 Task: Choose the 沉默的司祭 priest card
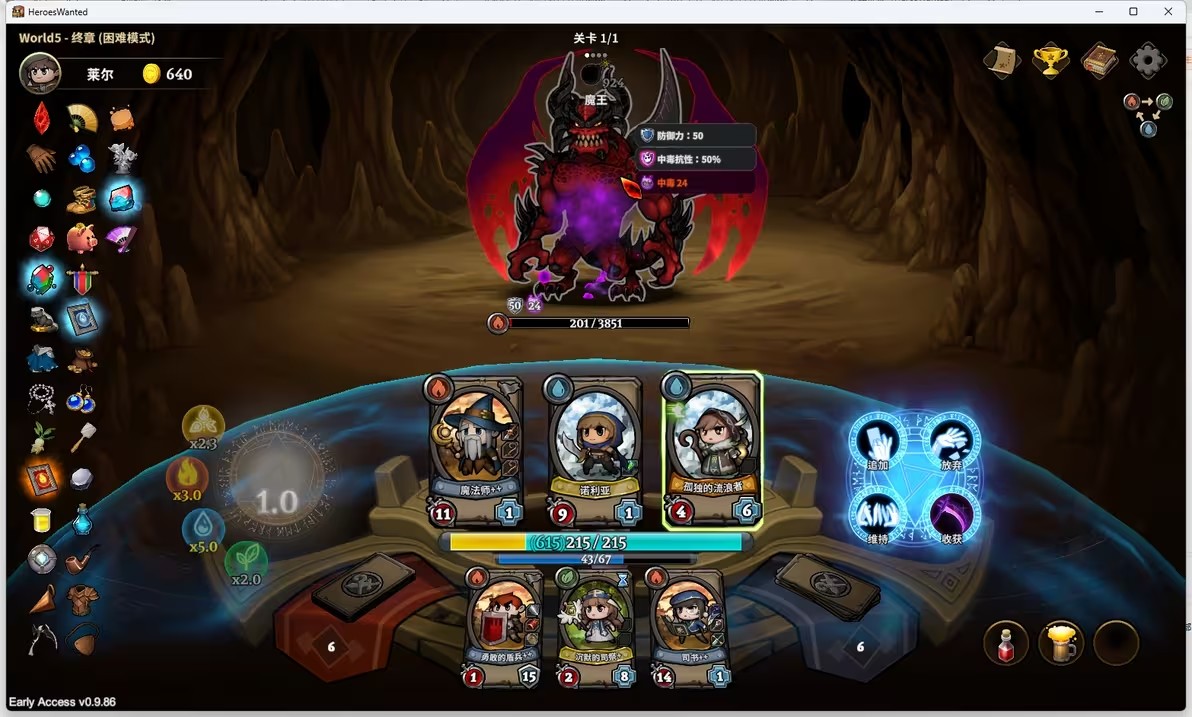coord(595,626)
